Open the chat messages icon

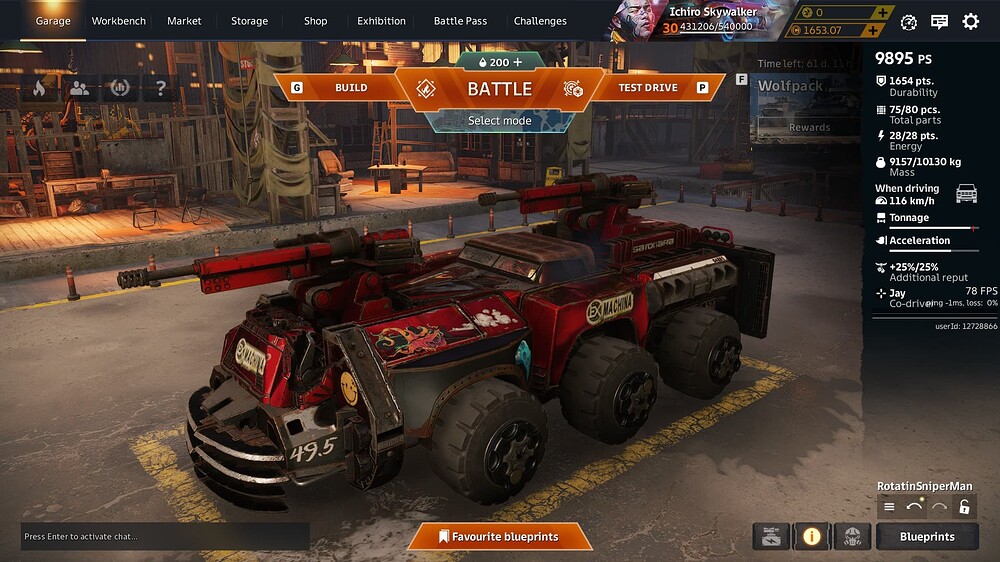tap(939, 21)
